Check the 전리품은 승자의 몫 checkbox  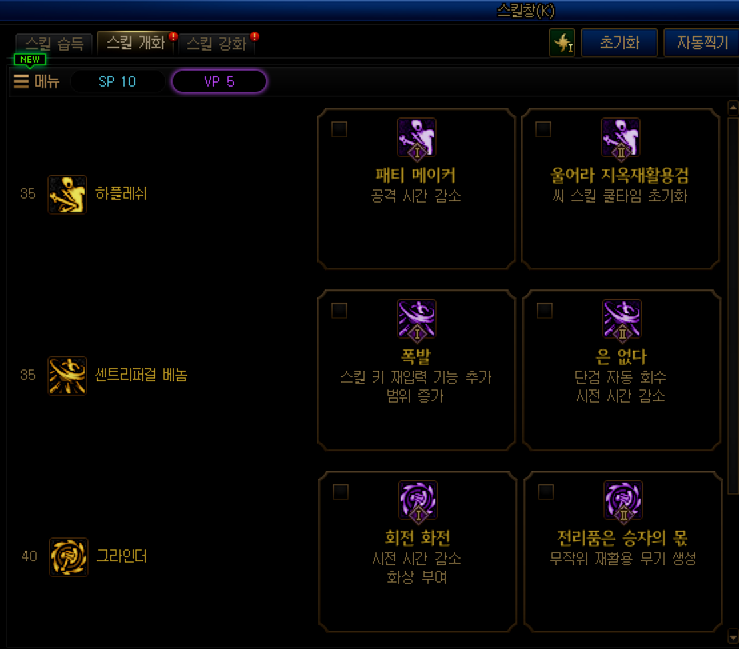545,492
